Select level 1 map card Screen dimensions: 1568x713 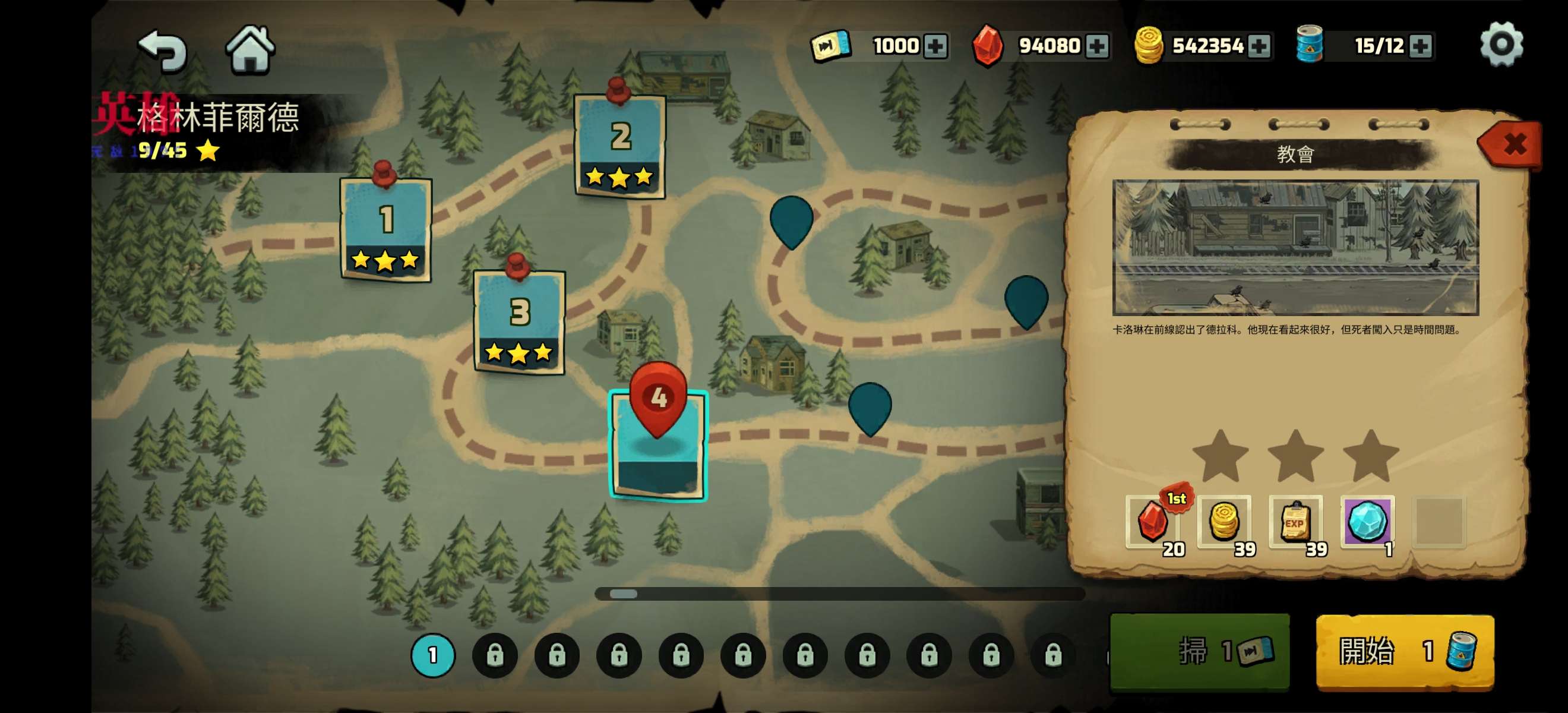pos(386,229)
